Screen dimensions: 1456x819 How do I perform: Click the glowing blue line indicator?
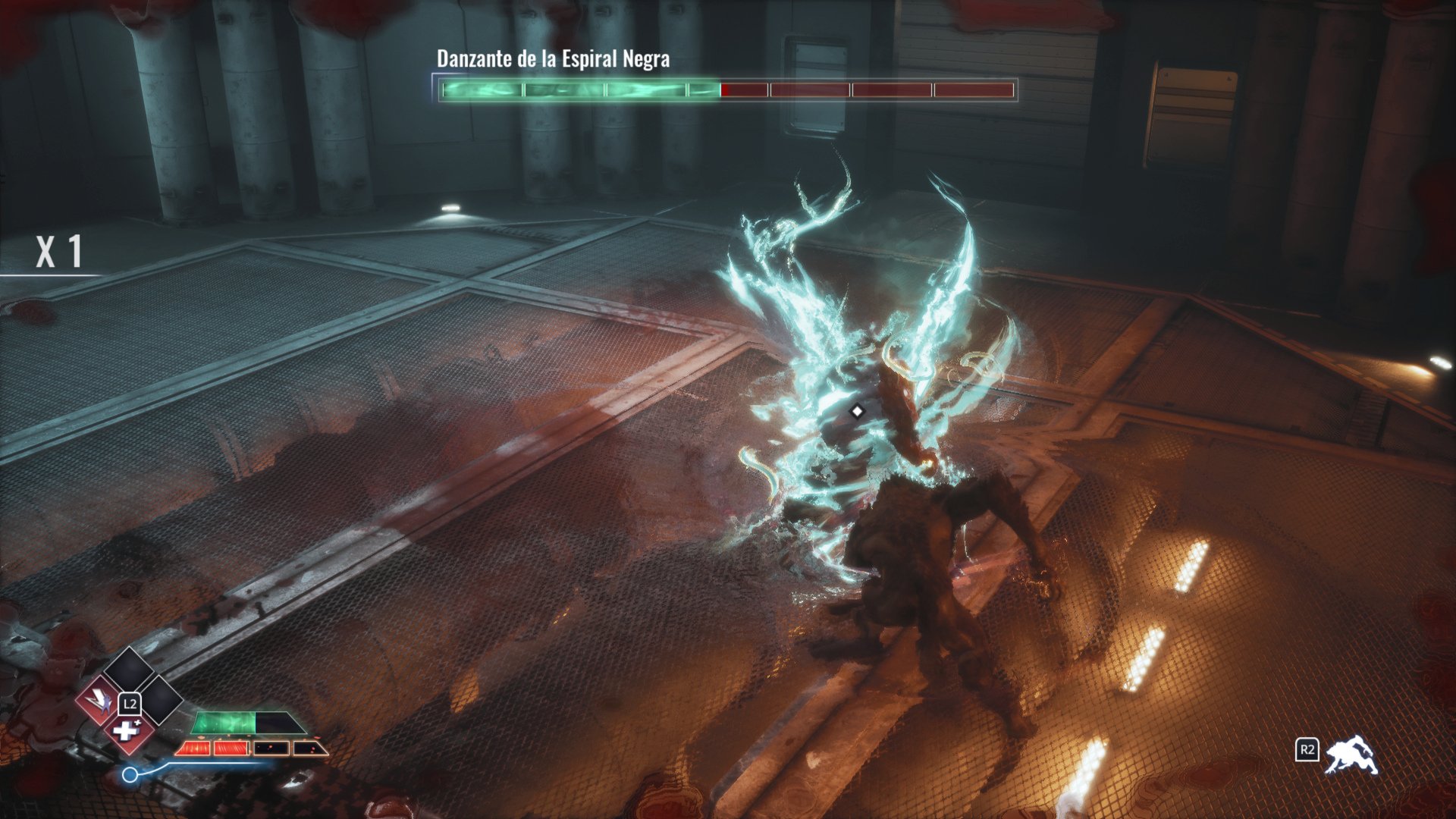[x=221, y=764]
